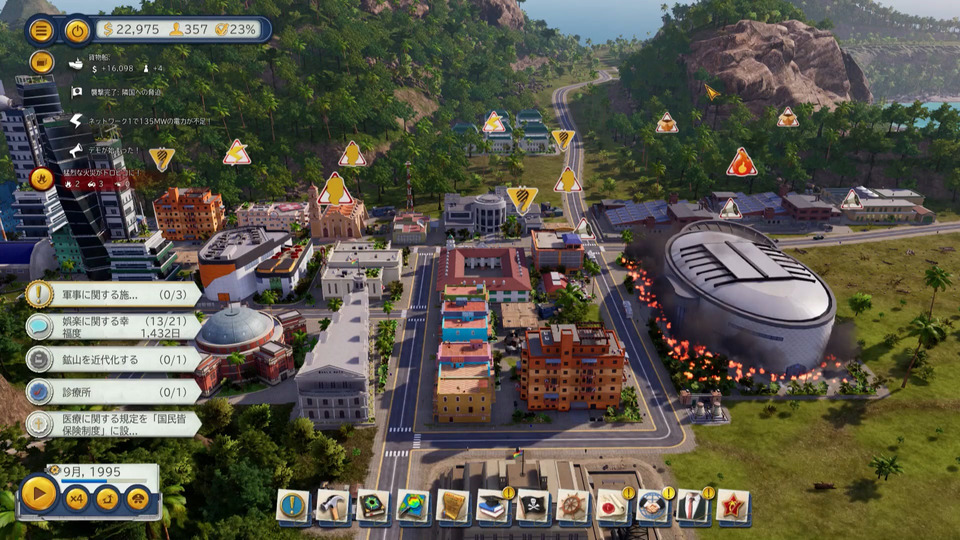Select the 軍事に関する施 (0/3) task
960x540 pixels.
coord(112,294)
